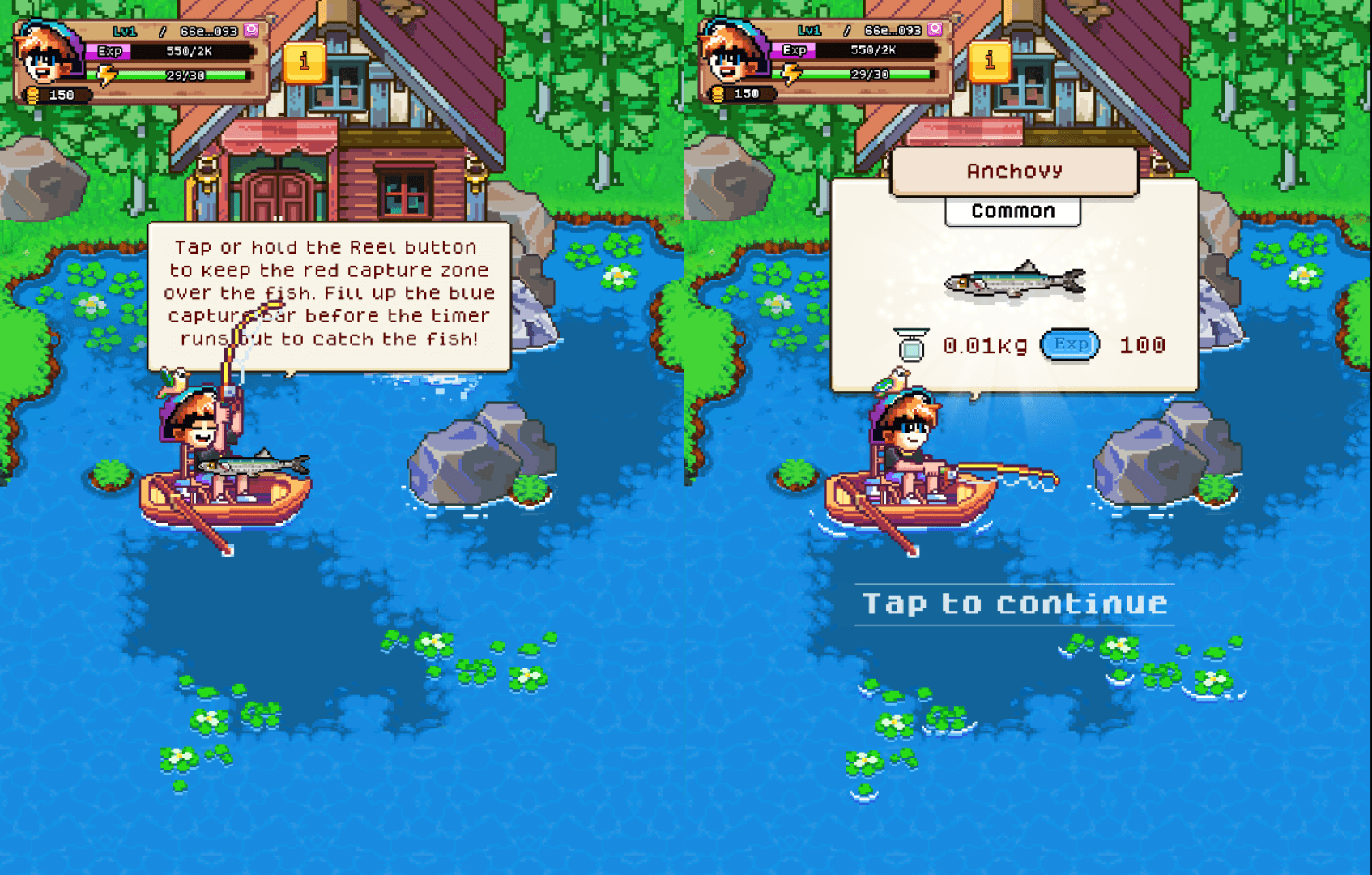
Task: Tap the blue Exp badge on the catch card
Action: pyautogui.click(x=1069, y=344)
